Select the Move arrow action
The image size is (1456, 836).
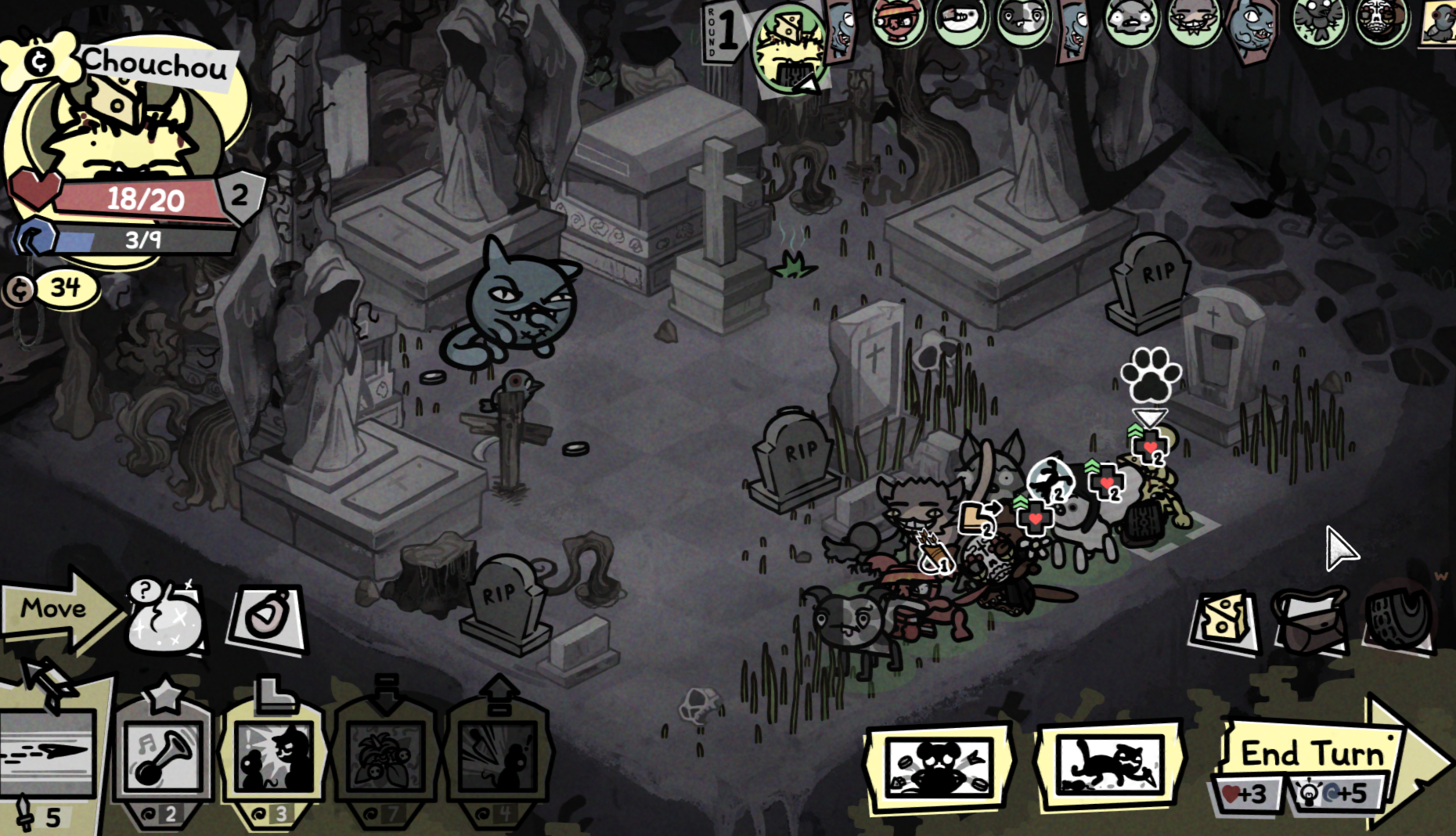pos(55,609)
